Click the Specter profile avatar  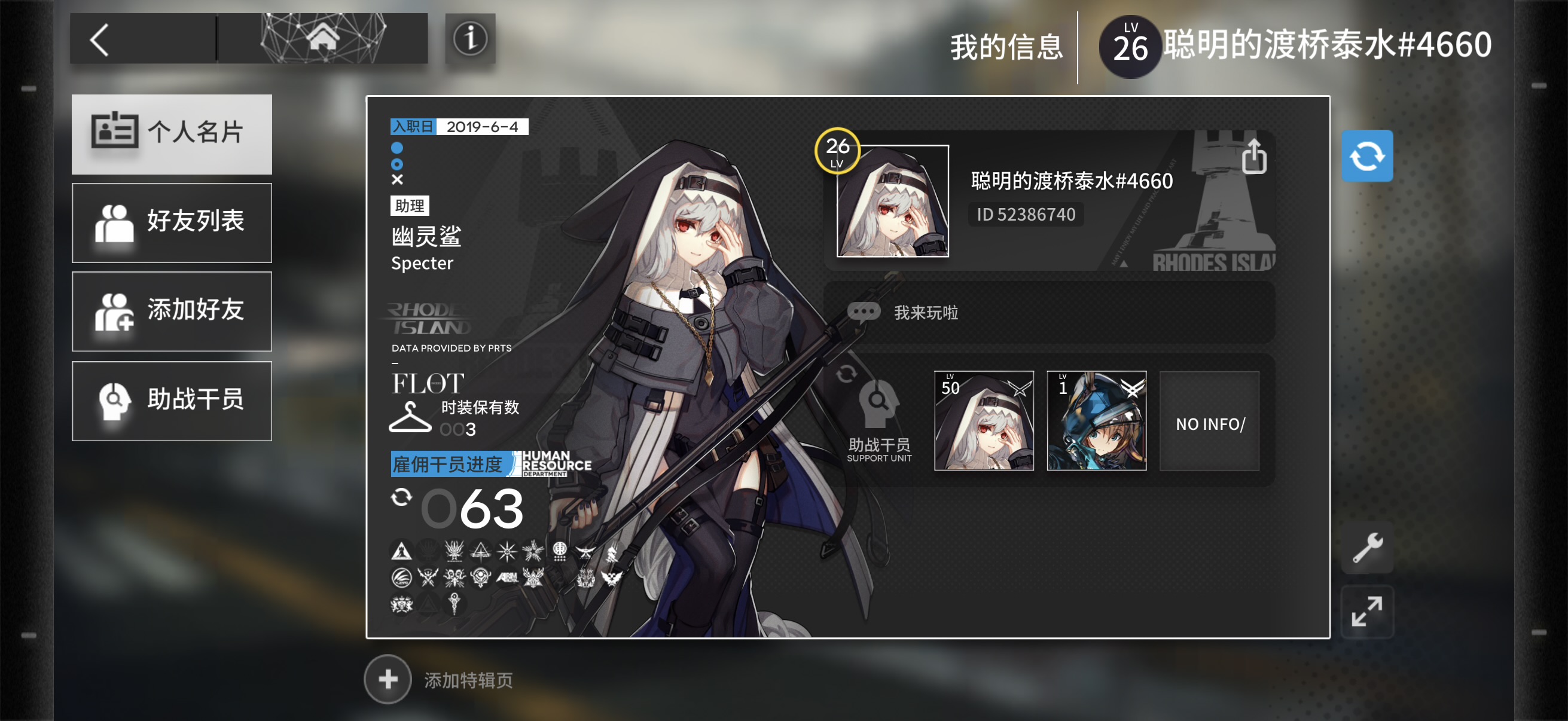pos(892,201)
